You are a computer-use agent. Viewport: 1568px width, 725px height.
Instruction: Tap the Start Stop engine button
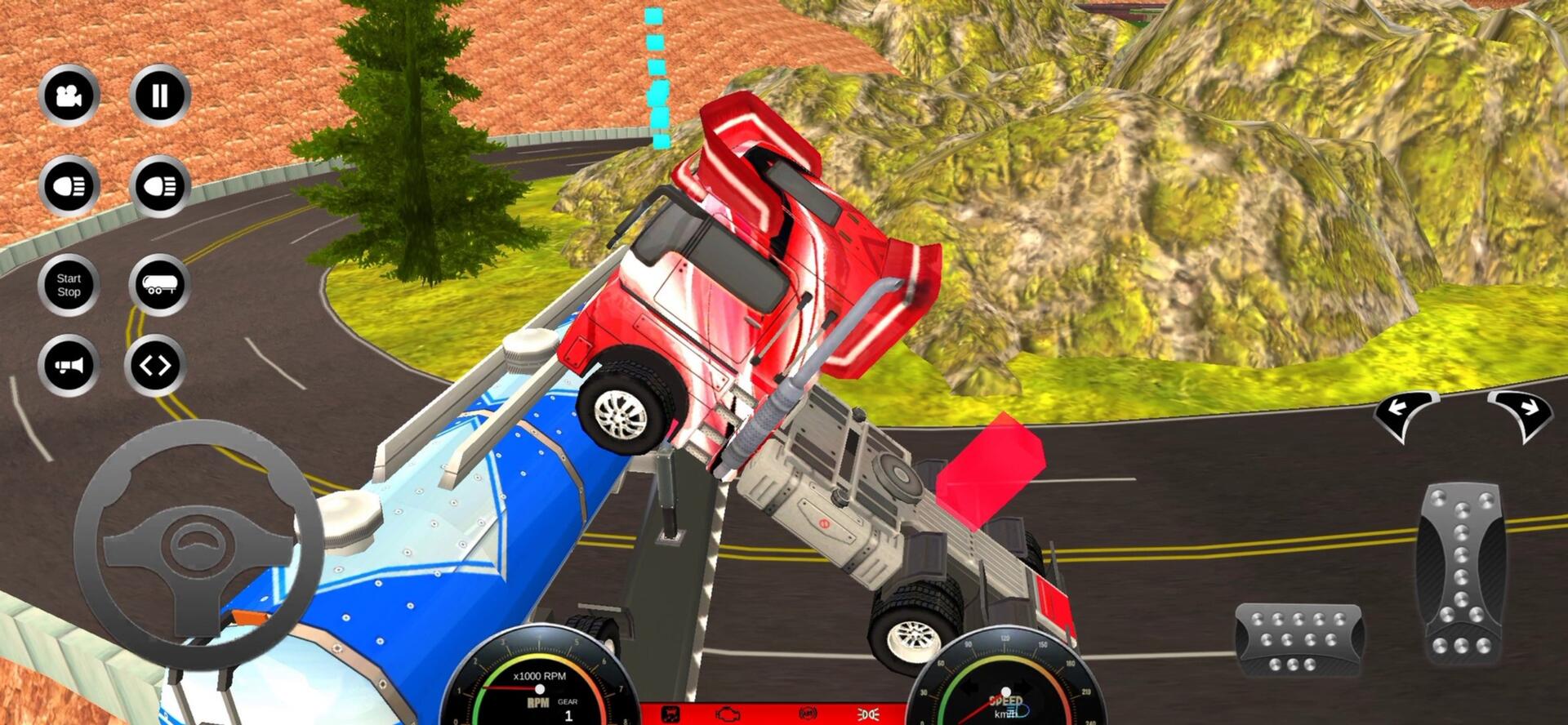pos(69,285)
